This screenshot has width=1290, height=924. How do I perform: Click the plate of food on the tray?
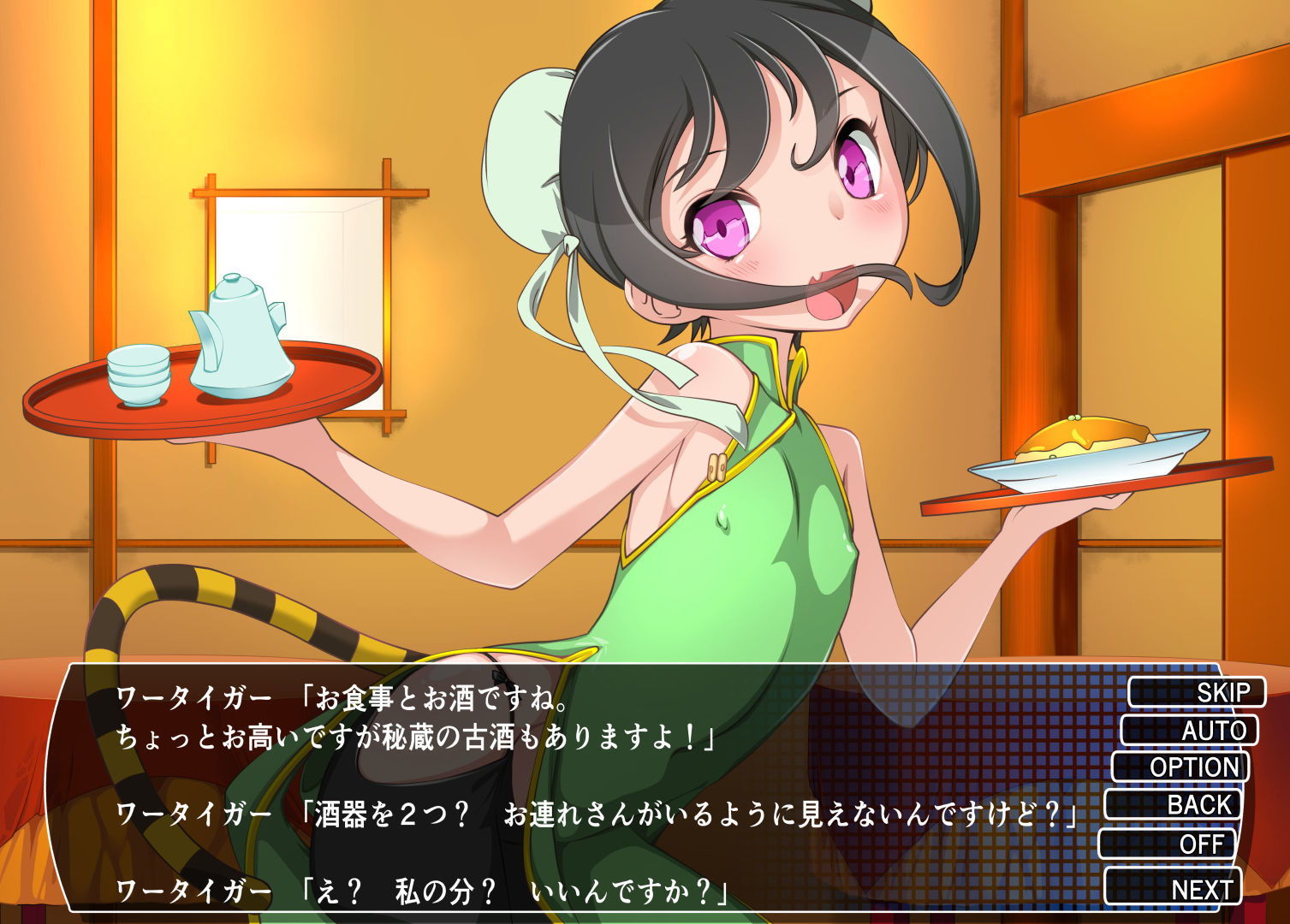click(1085, 445)
